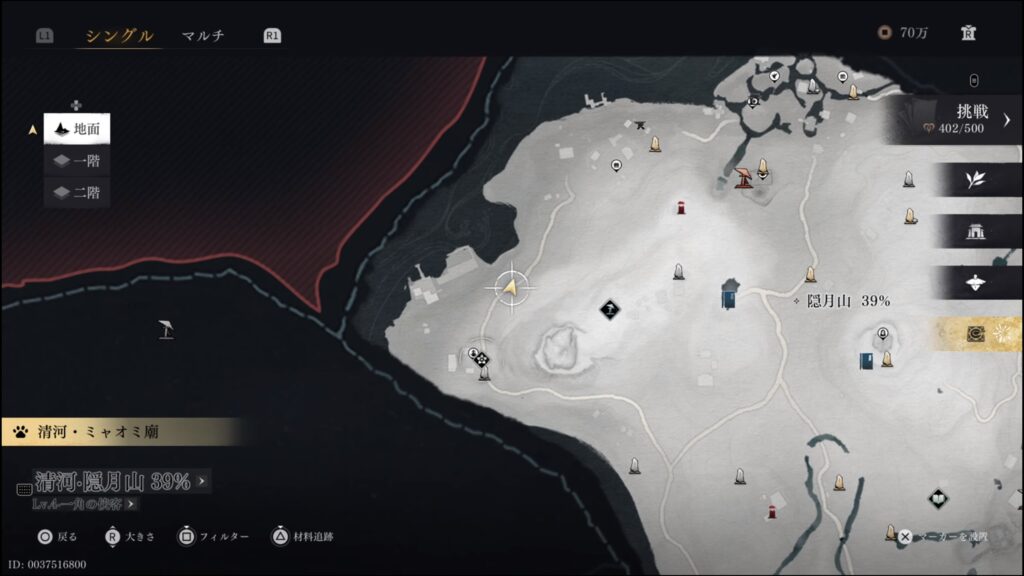1024x576 pixels.
Task: Select the 地面 floor level
Action: tap(77, 129)
